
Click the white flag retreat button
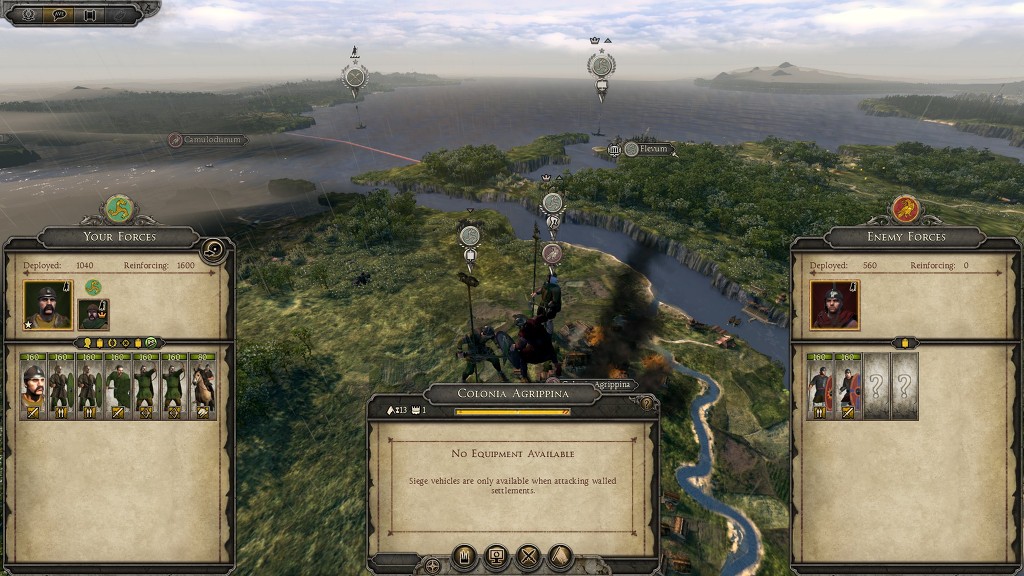[x=560, y=556]
